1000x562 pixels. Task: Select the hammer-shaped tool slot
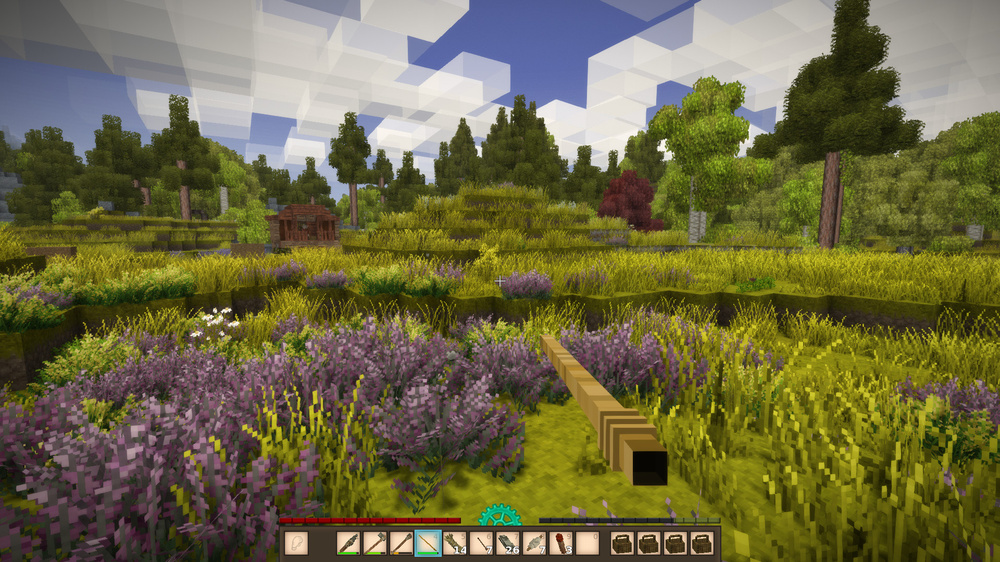click(x=375, y=543)
